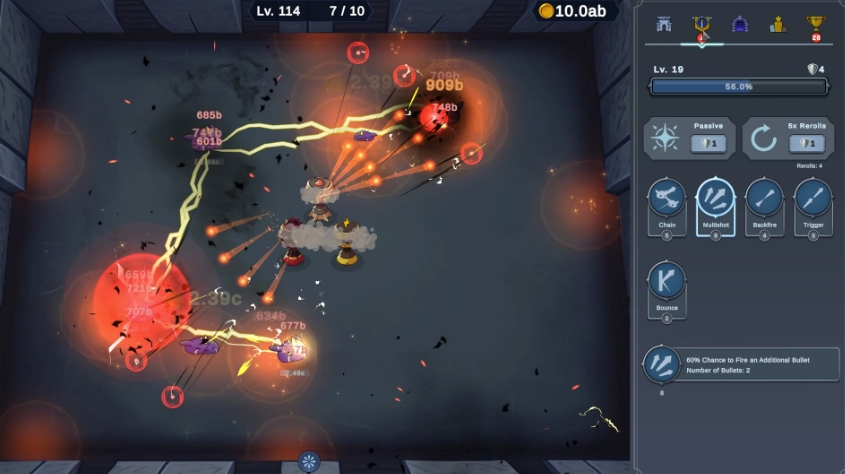Click the round gear button at bottom edge
845x474 pixels.
coord(309,462)
